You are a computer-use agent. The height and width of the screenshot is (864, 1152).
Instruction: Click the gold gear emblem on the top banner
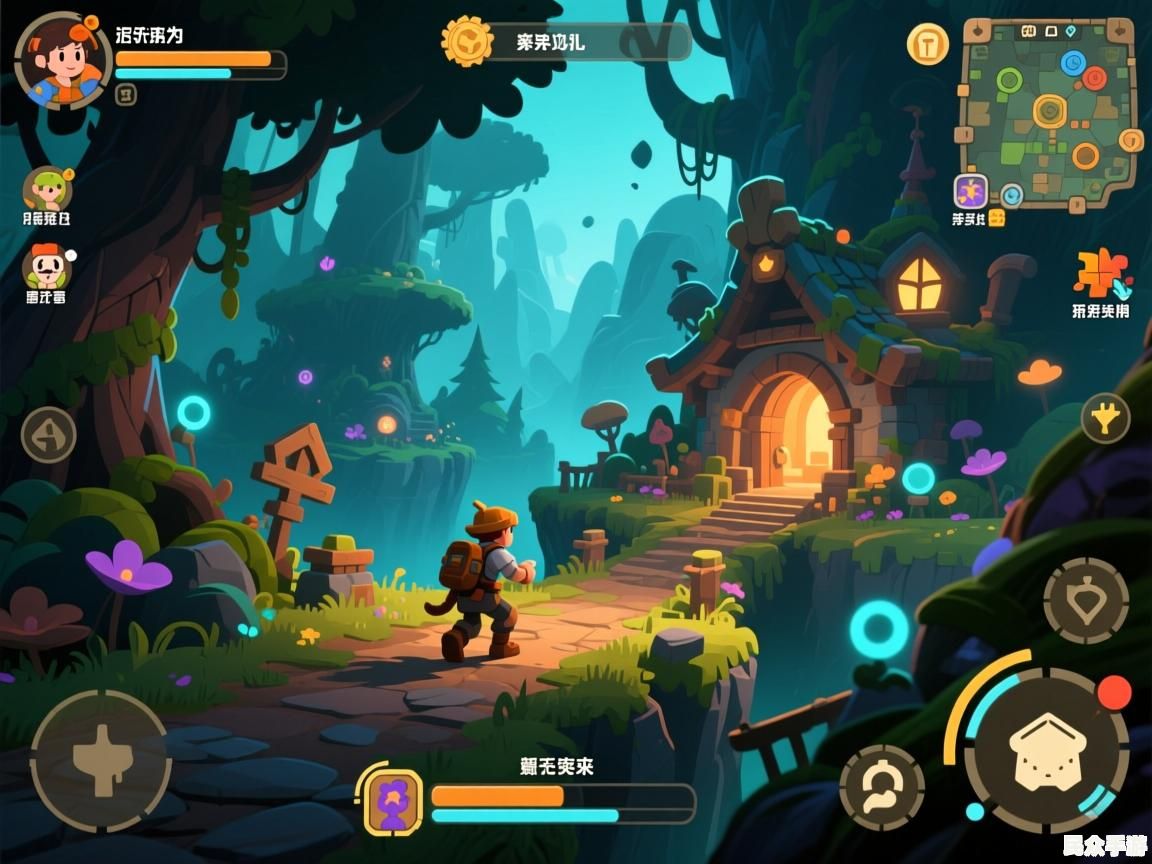467,42
